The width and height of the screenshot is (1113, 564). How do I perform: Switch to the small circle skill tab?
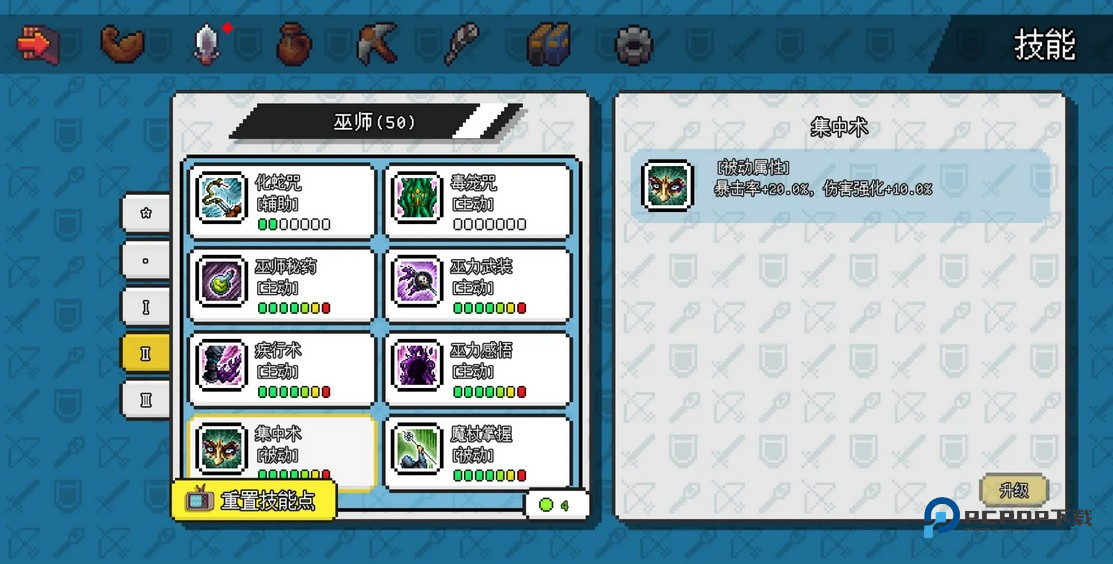pos(146,260)
